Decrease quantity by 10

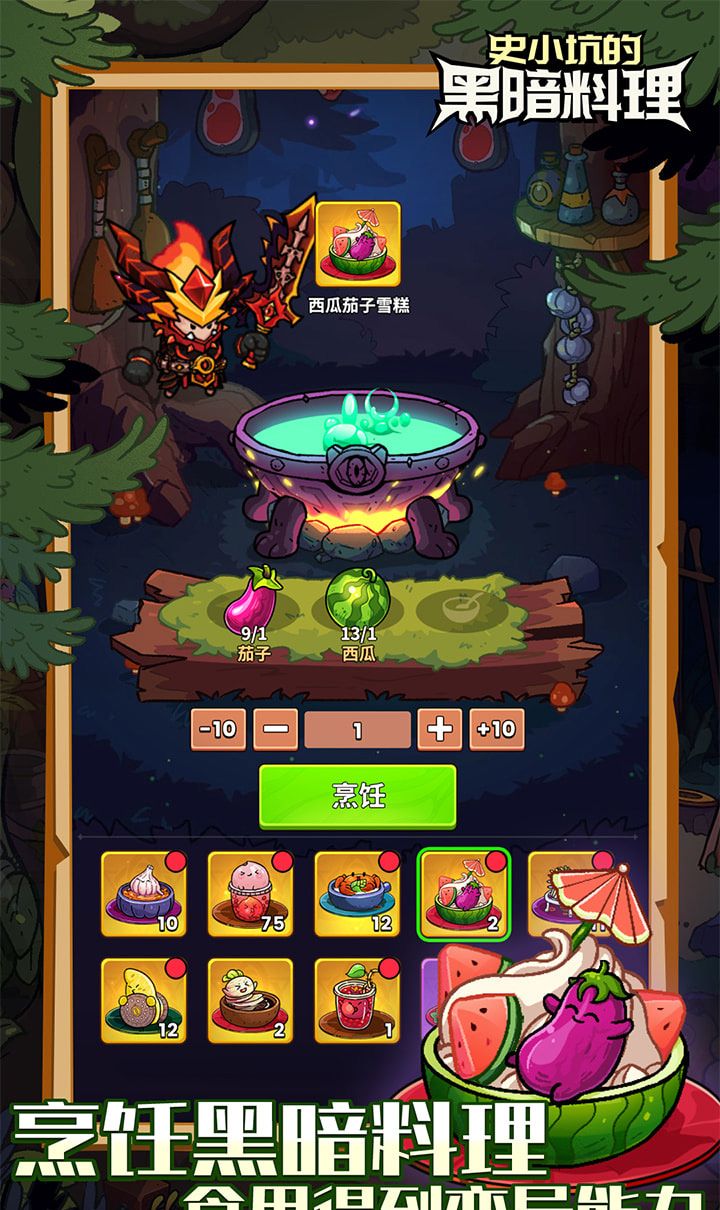coord(217,729)
